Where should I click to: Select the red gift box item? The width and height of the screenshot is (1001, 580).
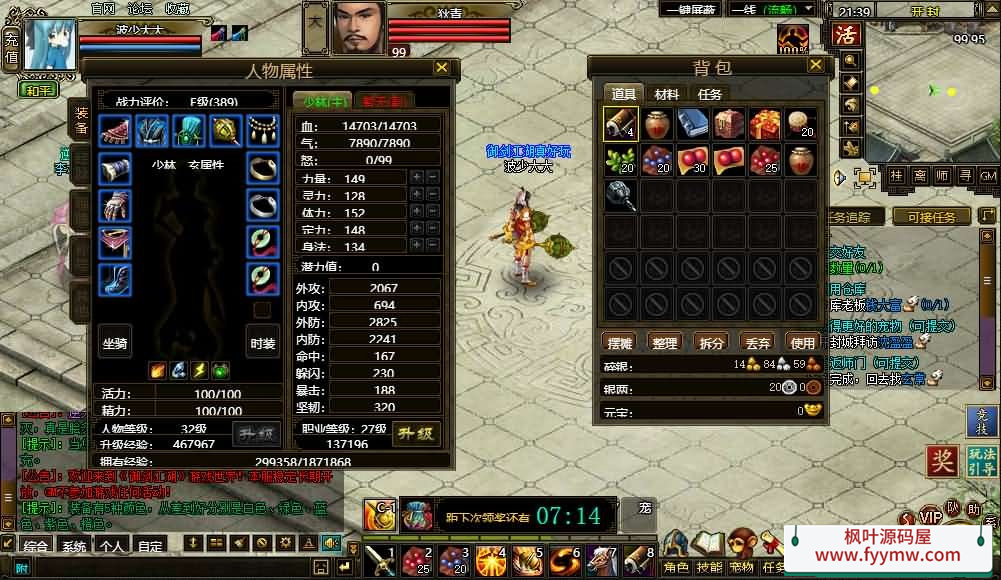pyautogui.click(x=764, y=124)
